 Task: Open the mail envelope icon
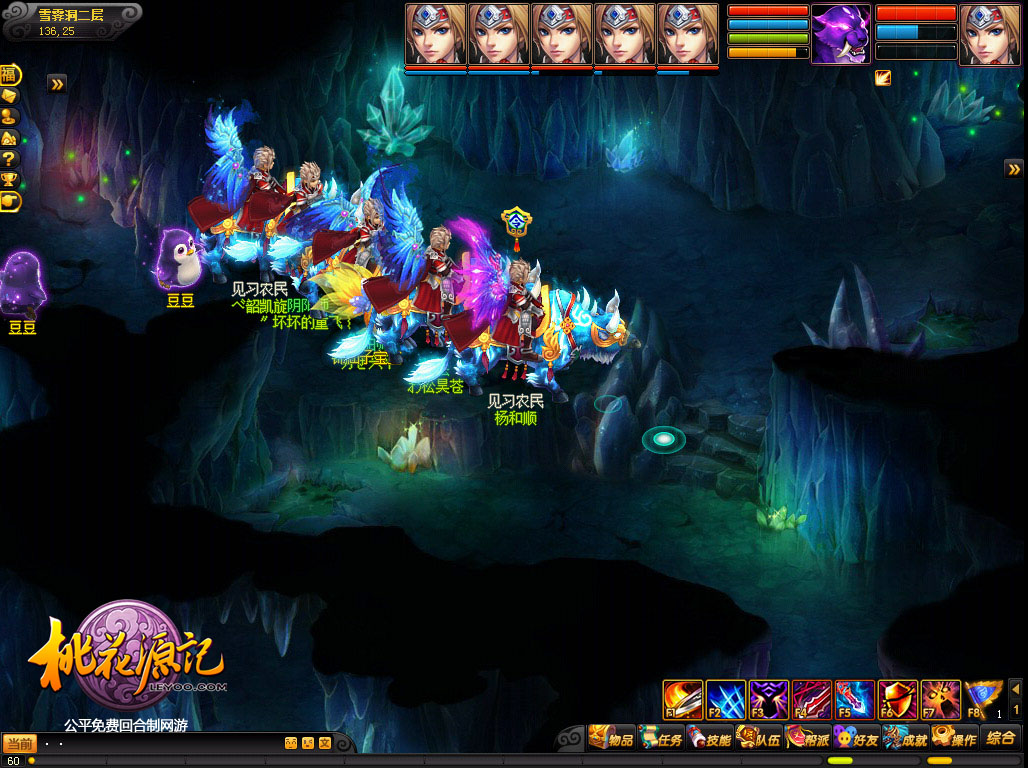[10, 96]
